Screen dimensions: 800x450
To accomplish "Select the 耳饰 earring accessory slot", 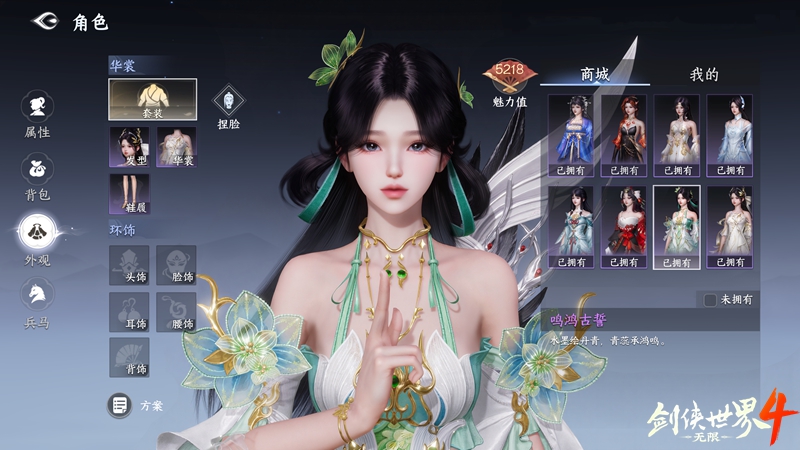I will point(129,312).
